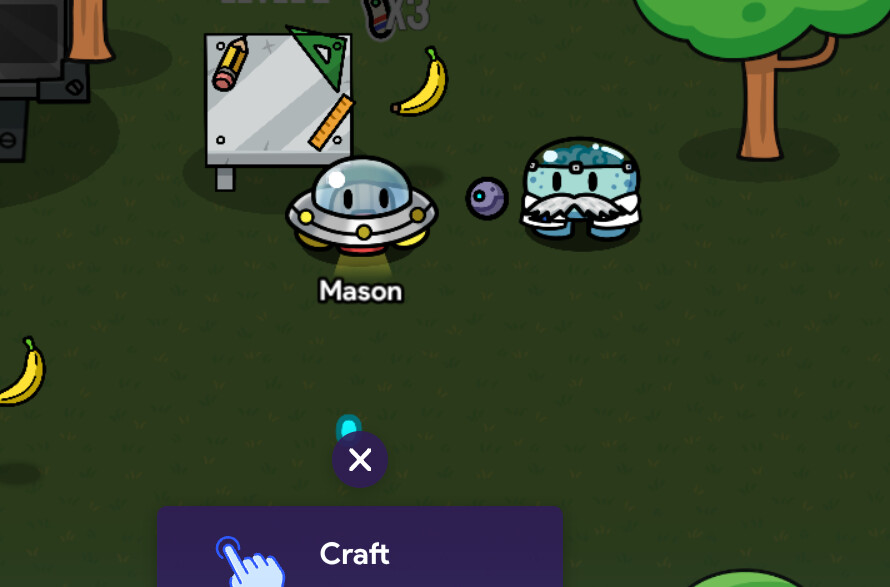
Task: Close the Craft prompt with the X
Action: pos(360,460)
